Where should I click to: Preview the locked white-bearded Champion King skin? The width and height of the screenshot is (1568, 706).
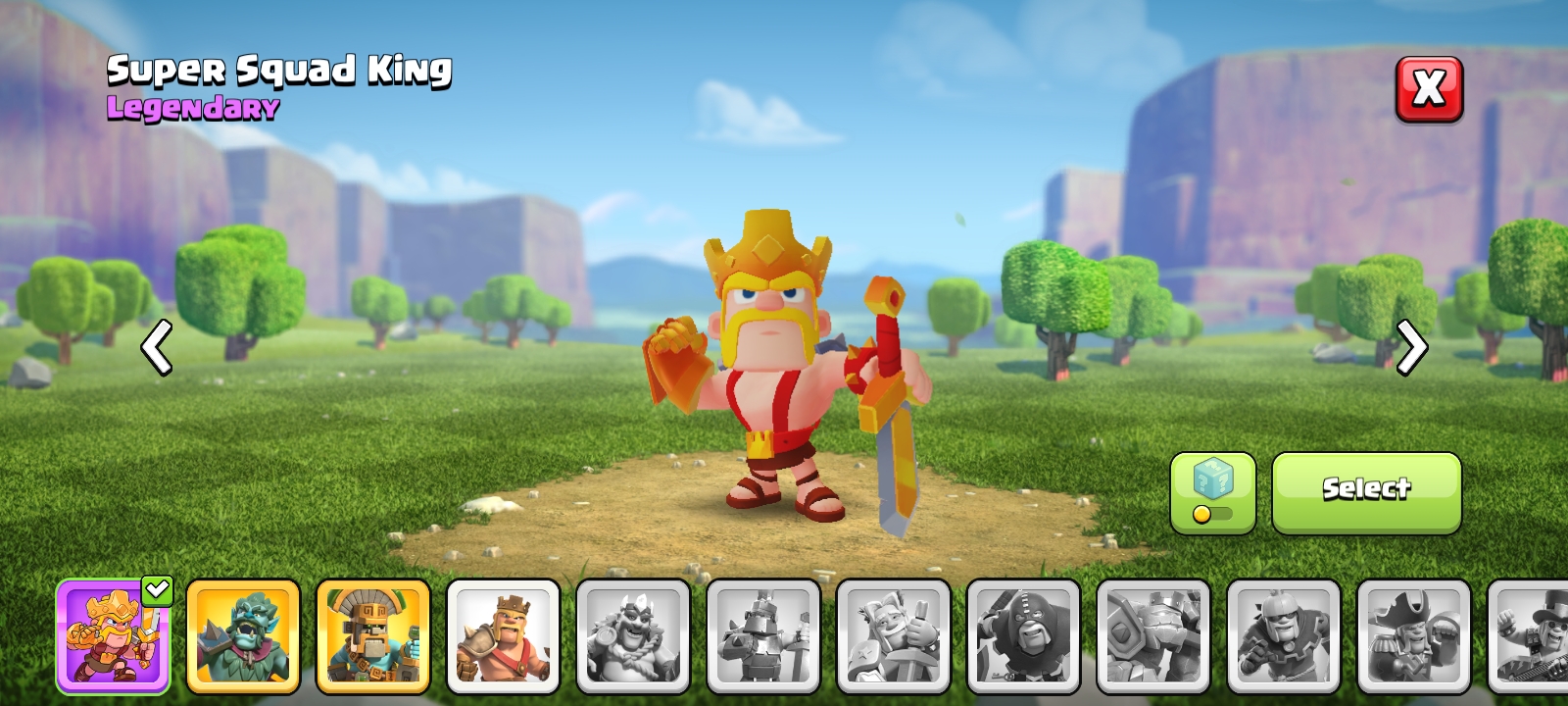point(895,635)
